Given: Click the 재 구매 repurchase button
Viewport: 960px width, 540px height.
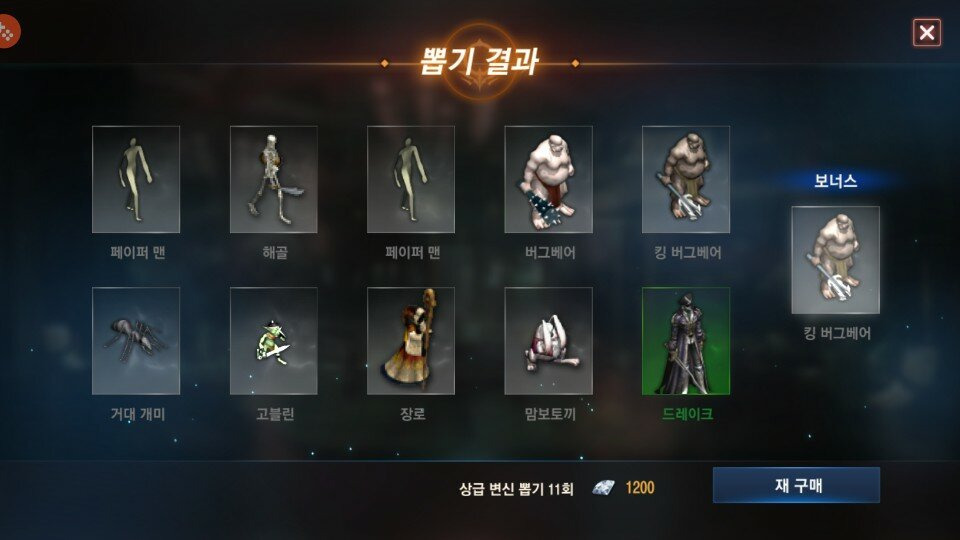Looking at the screenshot, I should tap(796, 485).
